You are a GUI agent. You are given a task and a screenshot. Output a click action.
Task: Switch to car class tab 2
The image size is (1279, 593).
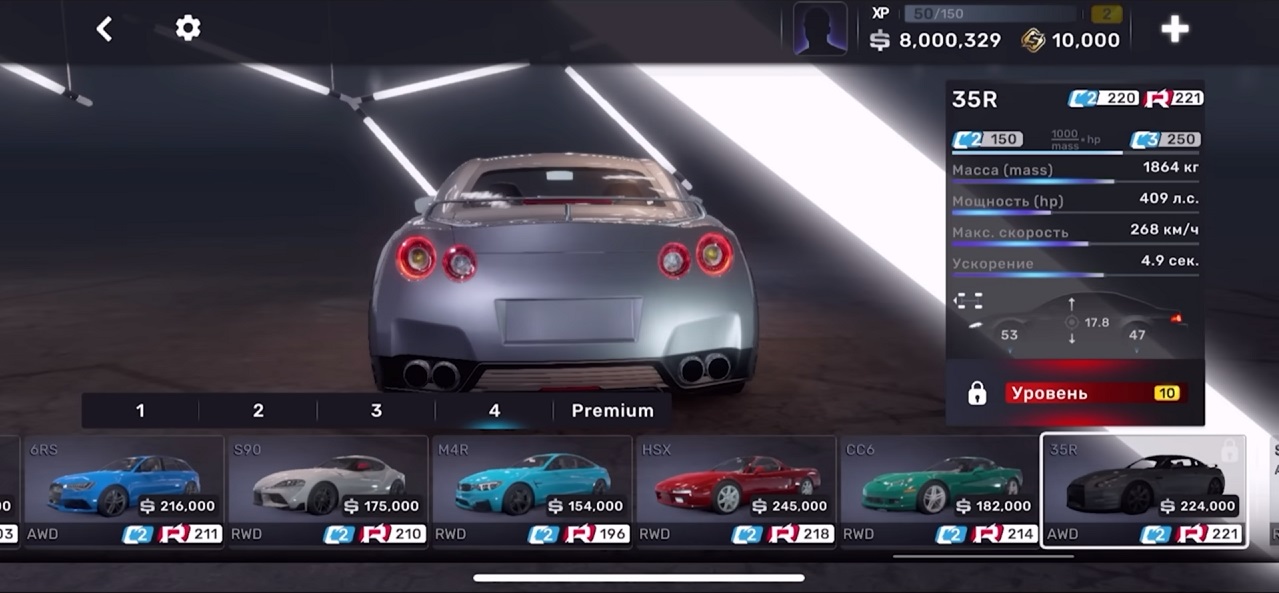[x=258, y=411]
